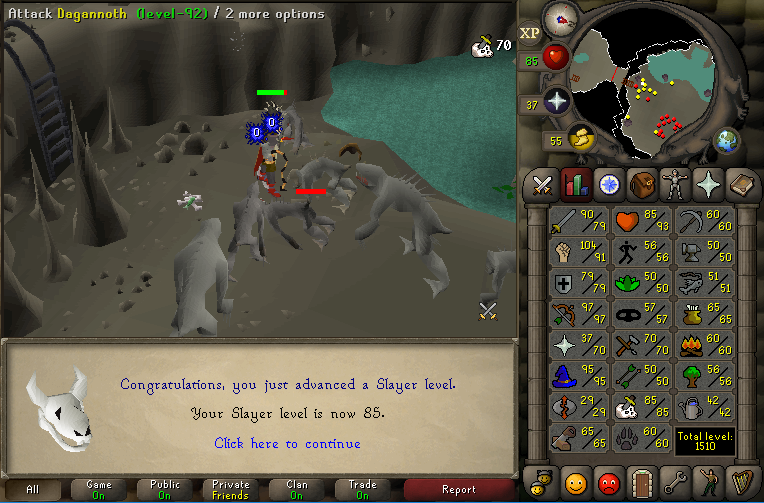Toggle the XP drops button

pos(530,33)
